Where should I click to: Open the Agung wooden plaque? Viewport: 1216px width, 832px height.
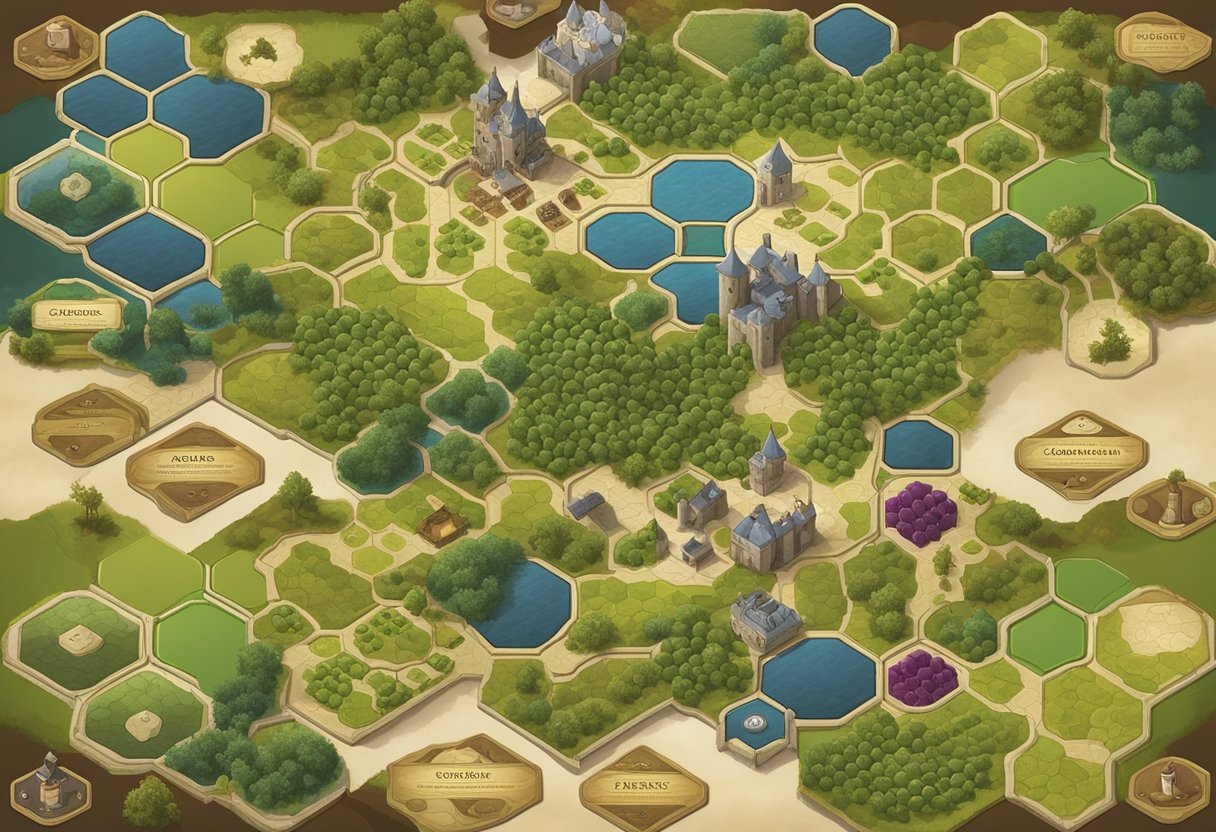click(x=195, y=471)
